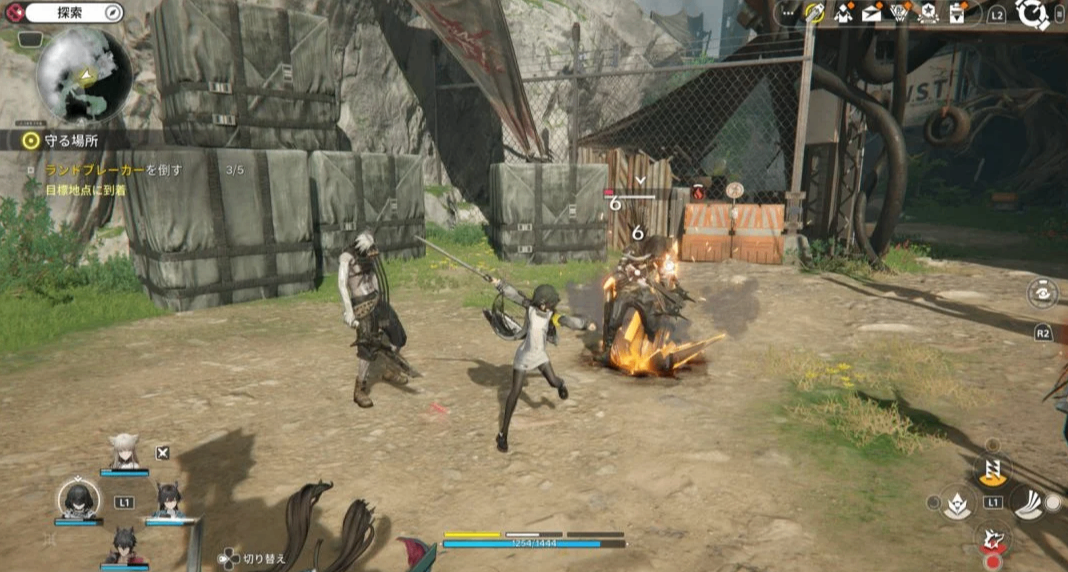Open the circular minimap
This screenshot has height=572, width=1068.
(84, 76)
